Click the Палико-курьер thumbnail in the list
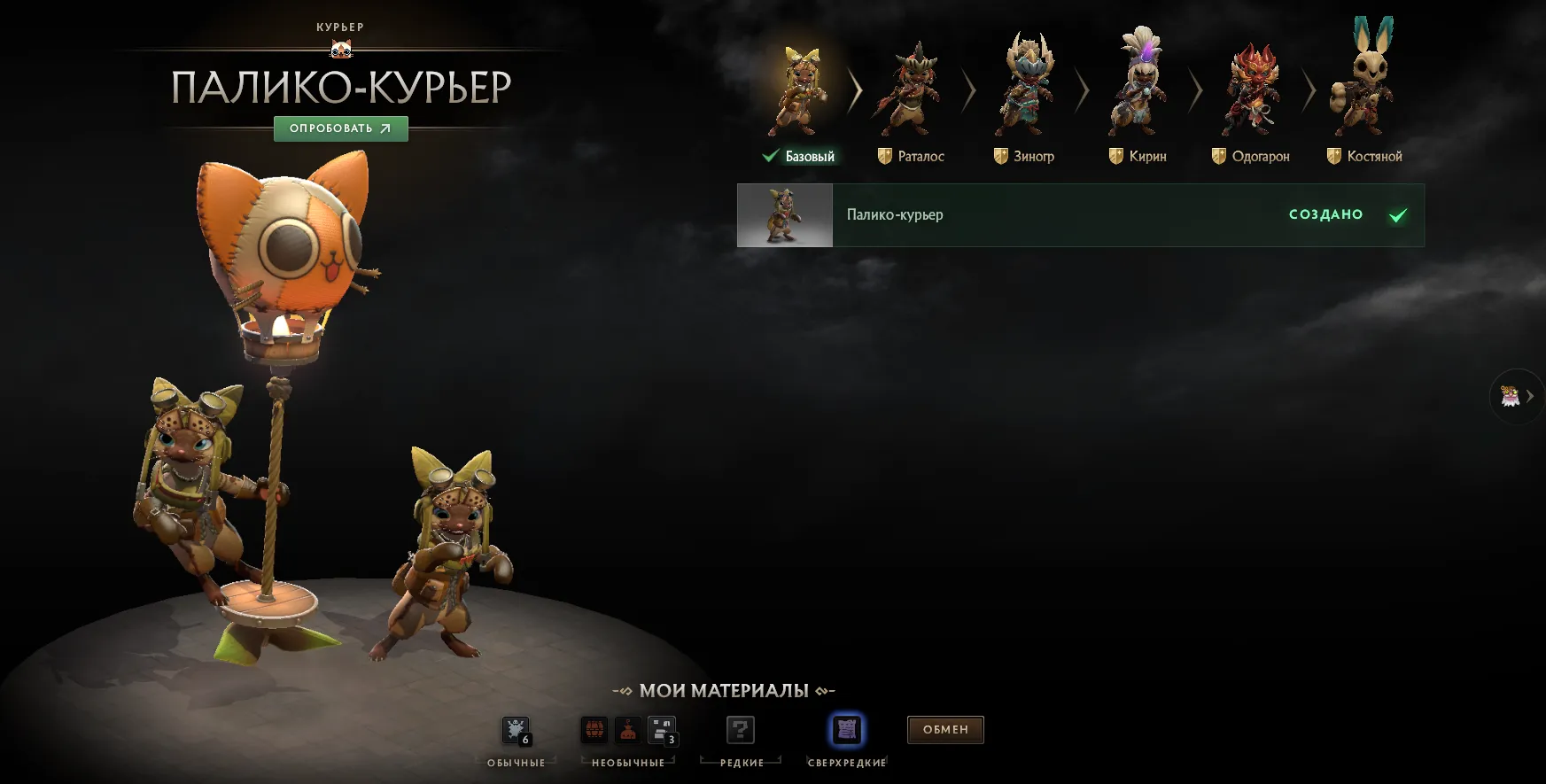This screenshot has width=1546, height=784. pyautogui.click(x=784, y=214)
